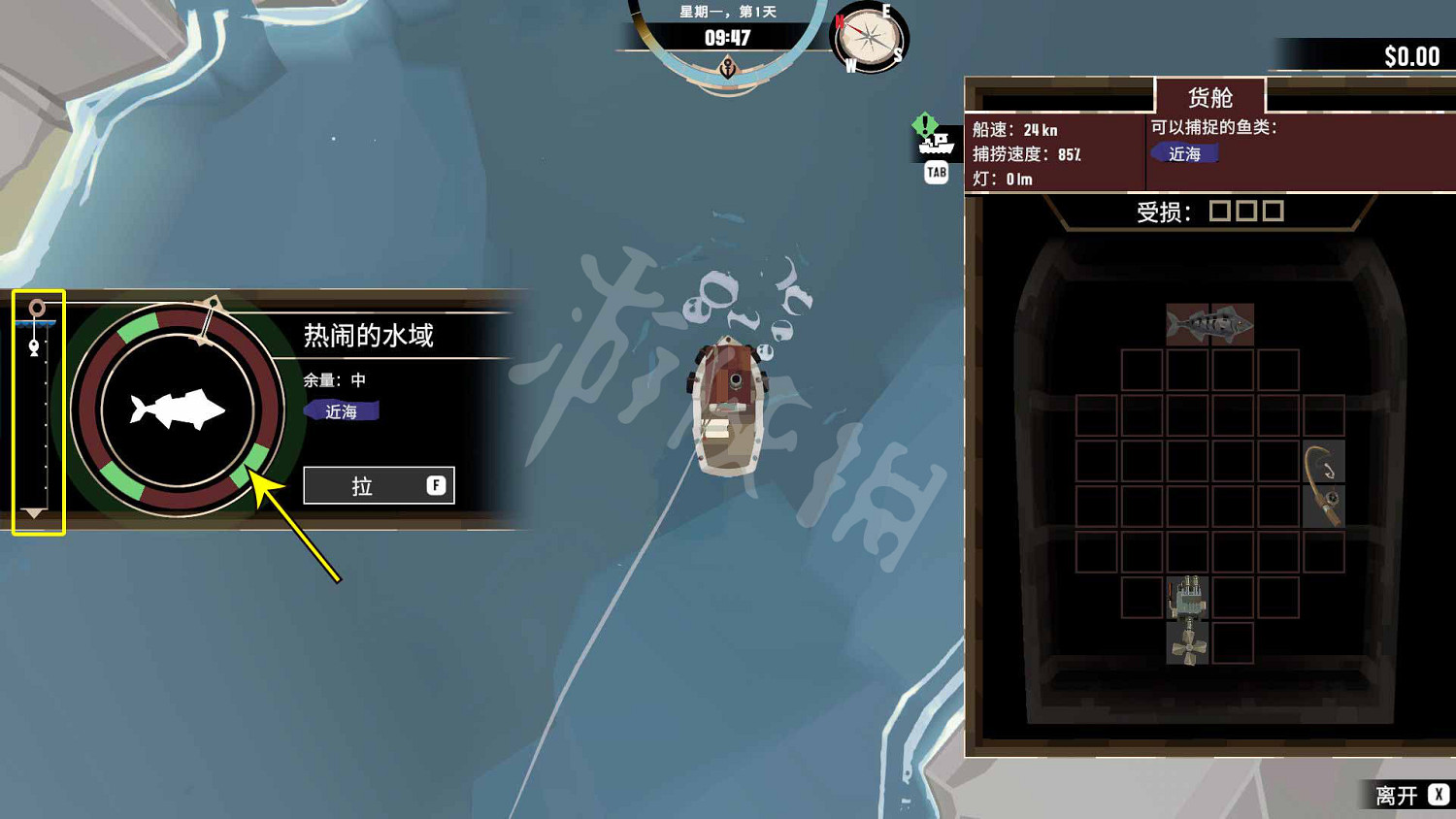Open the 近海 fish type tag

(1184, 153)
